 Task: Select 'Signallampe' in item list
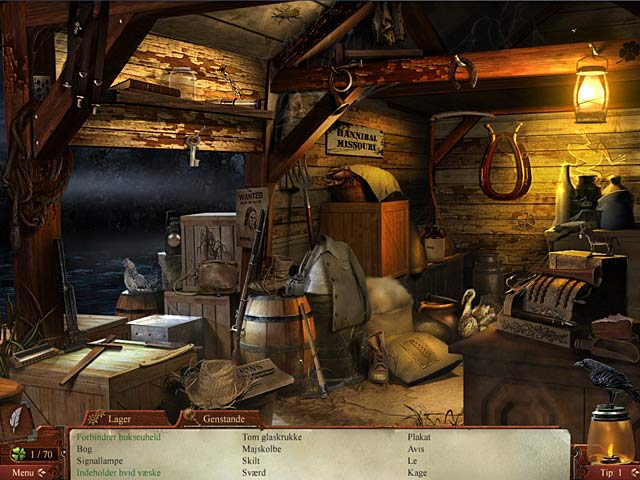(x=101, y=461)
